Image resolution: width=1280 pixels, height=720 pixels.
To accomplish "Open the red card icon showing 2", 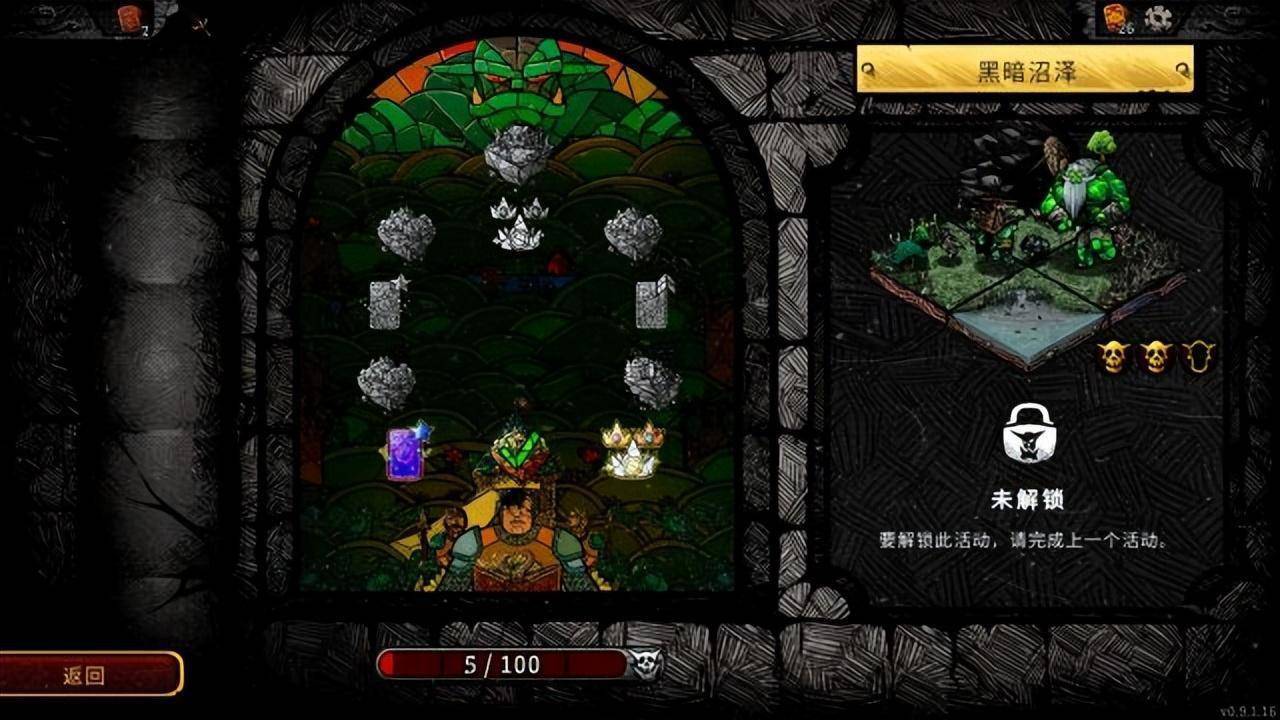I will coord(130,18).
